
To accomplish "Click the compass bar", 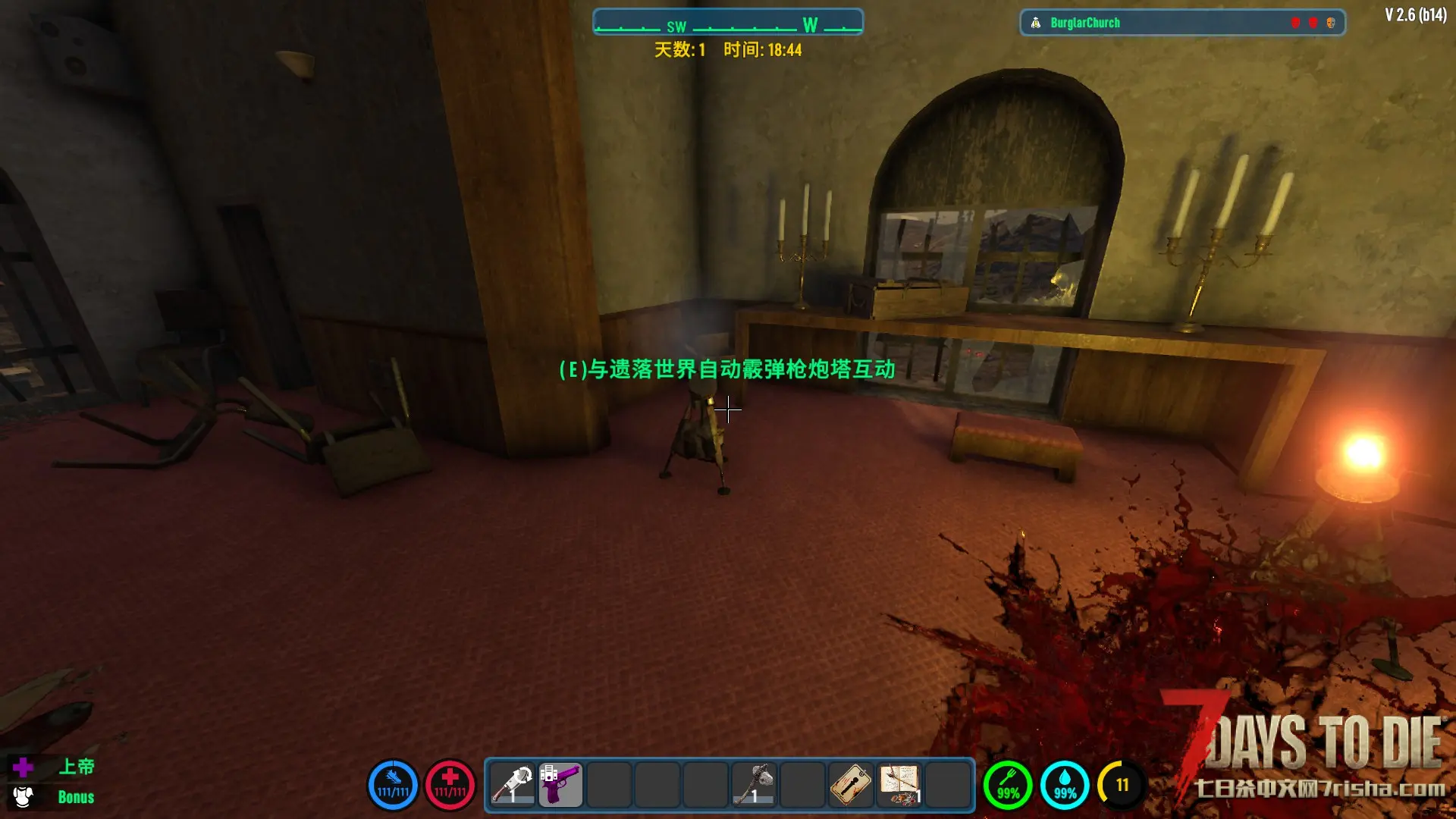I will pyautogui.click(x=727, y=23).
